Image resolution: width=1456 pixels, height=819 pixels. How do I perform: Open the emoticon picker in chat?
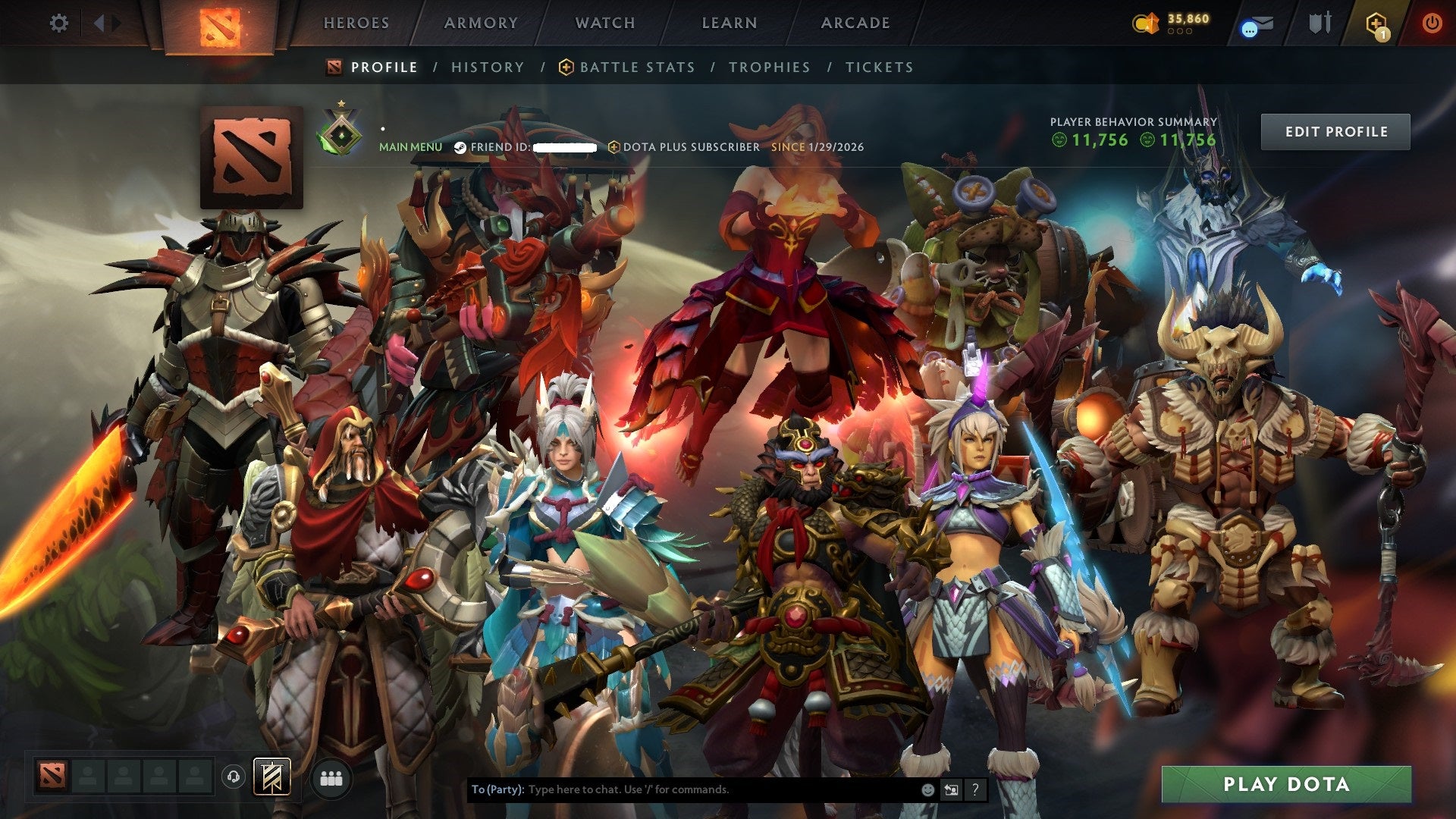pyautogui.click(x=928, y=789)
